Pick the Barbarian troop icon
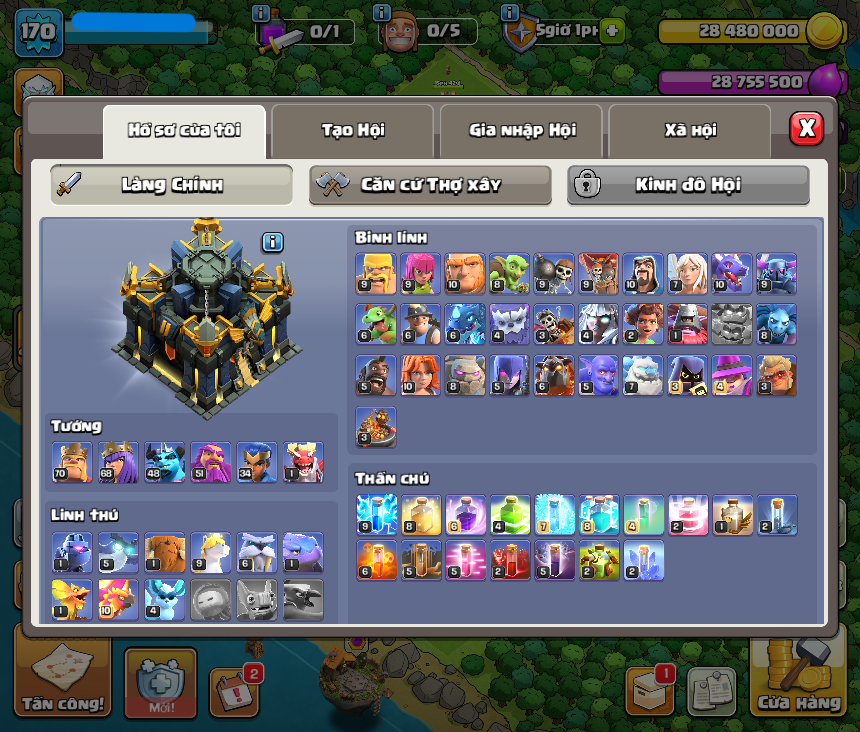This screenshot has height=732, width=860. (x=375, y=273)
